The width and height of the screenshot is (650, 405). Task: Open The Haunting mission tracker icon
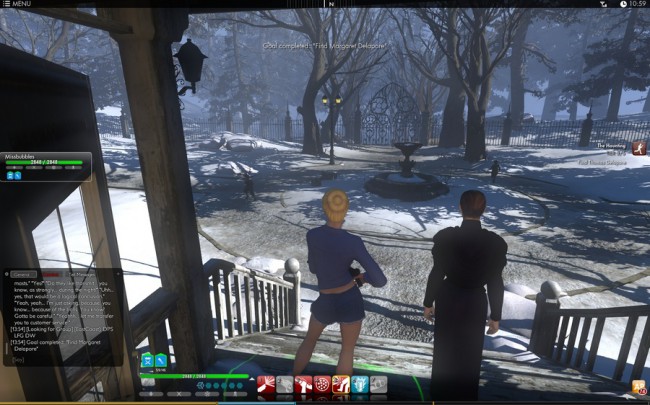(639, 148)
